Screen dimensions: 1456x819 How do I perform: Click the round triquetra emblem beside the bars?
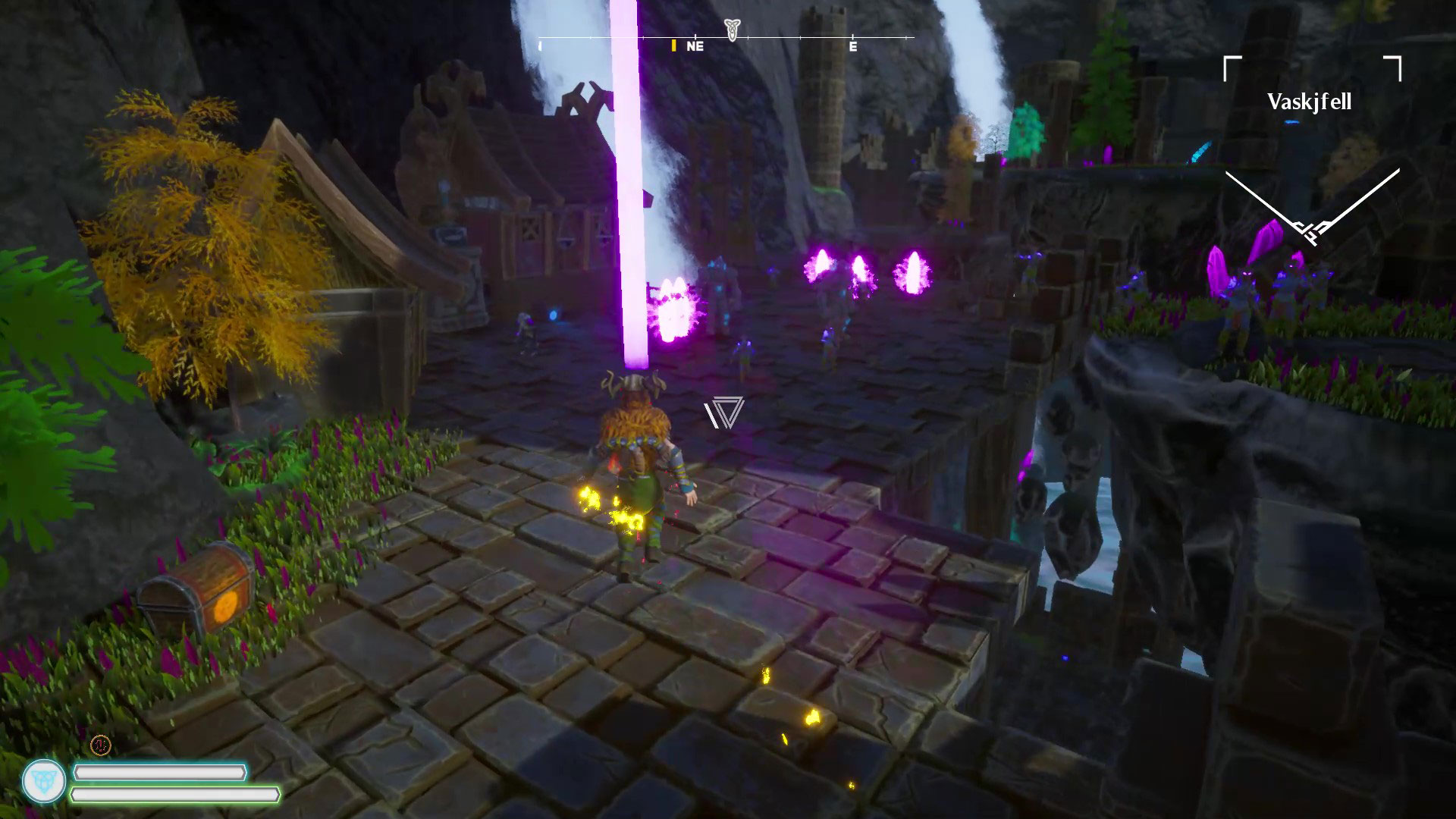[x=44, y=781]
